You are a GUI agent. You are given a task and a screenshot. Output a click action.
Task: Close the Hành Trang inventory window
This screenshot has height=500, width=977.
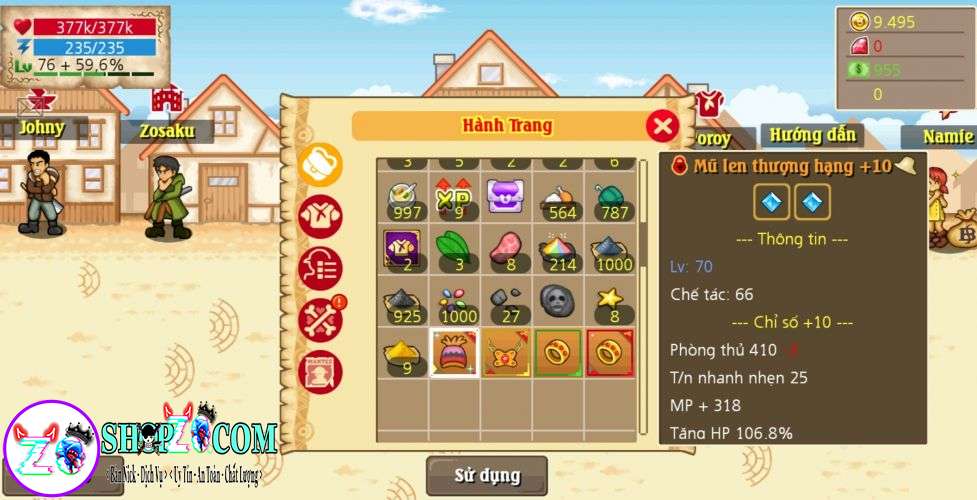coord(662,126)
